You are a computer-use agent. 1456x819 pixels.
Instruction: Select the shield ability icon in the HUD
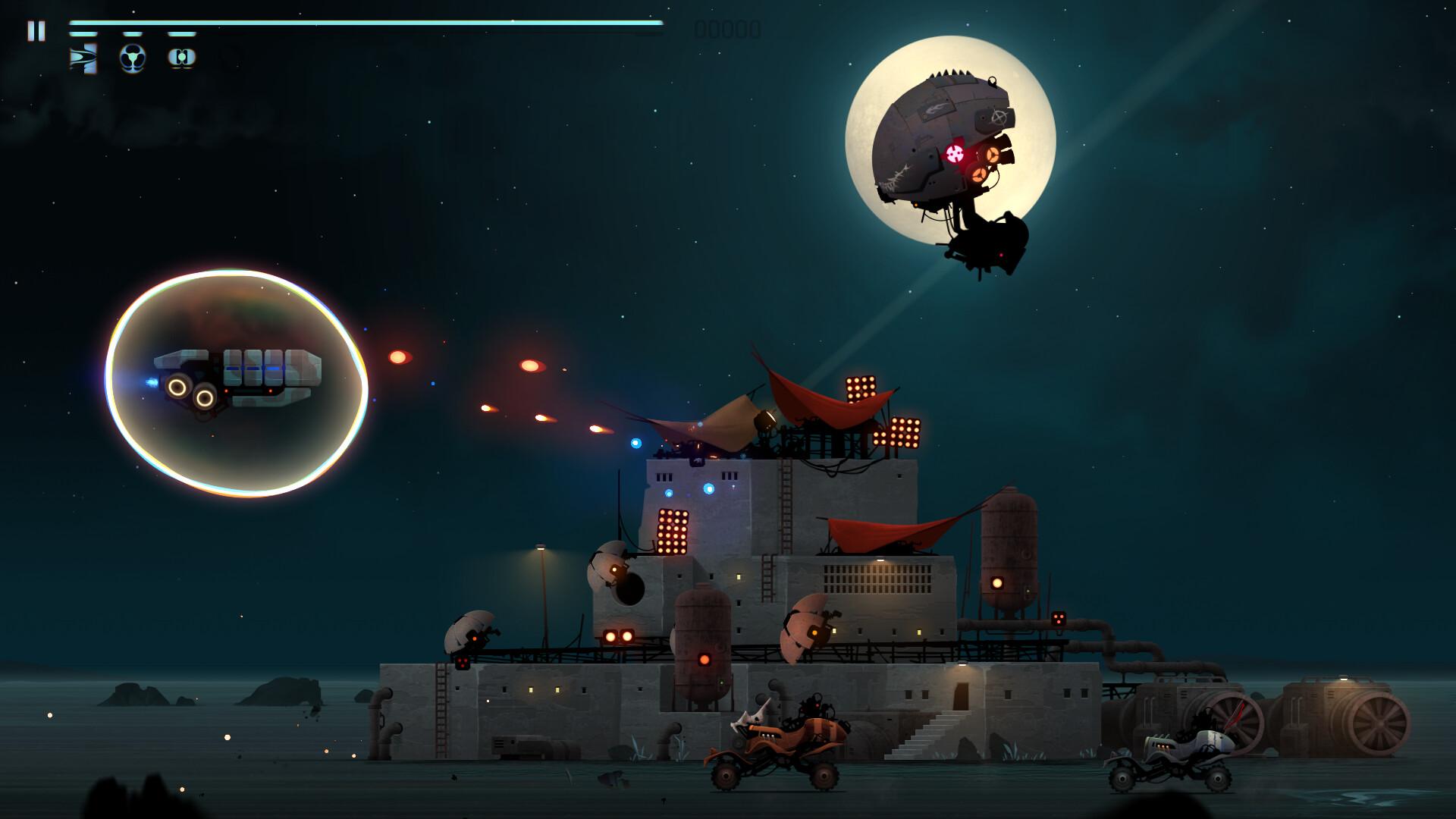point(180,57)
